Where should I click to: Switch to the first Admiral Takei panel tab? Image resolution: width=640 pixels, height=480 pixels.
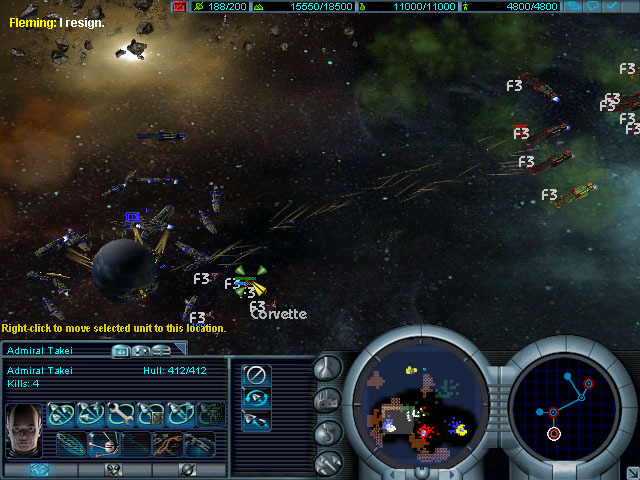tap(122, 350)
